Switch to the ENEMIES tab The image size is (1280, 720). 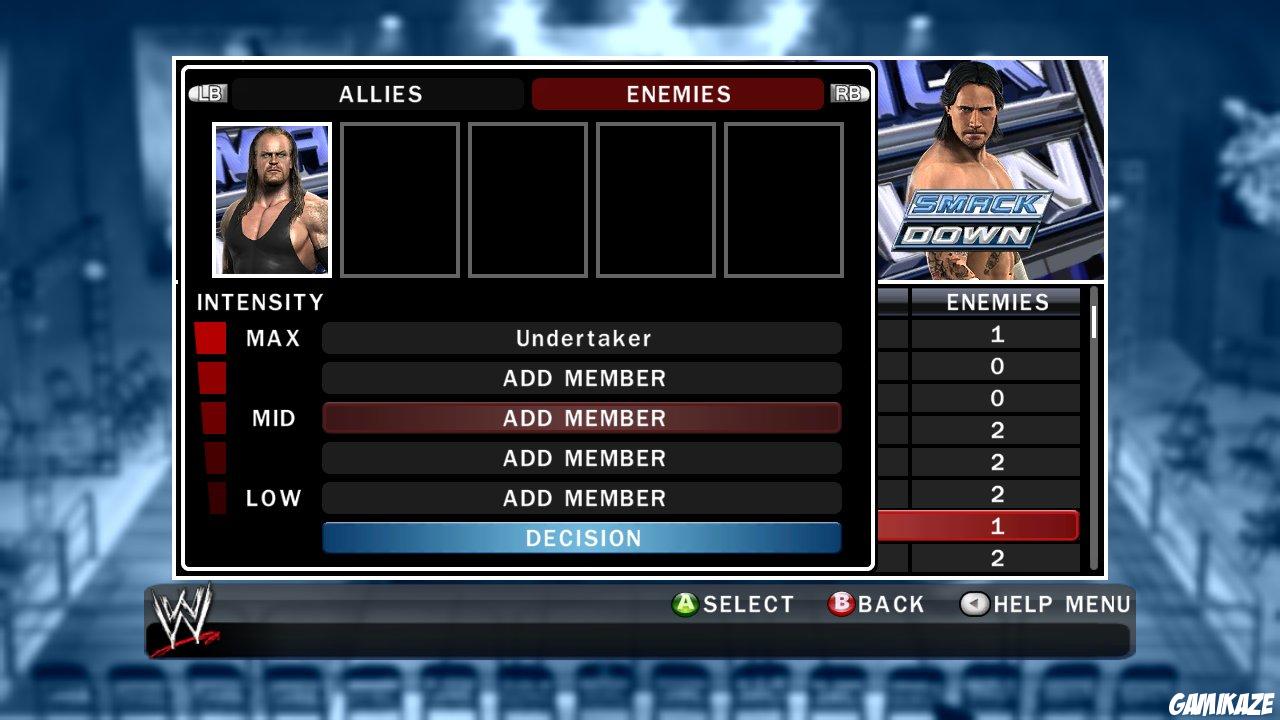[x=677, y=94]
